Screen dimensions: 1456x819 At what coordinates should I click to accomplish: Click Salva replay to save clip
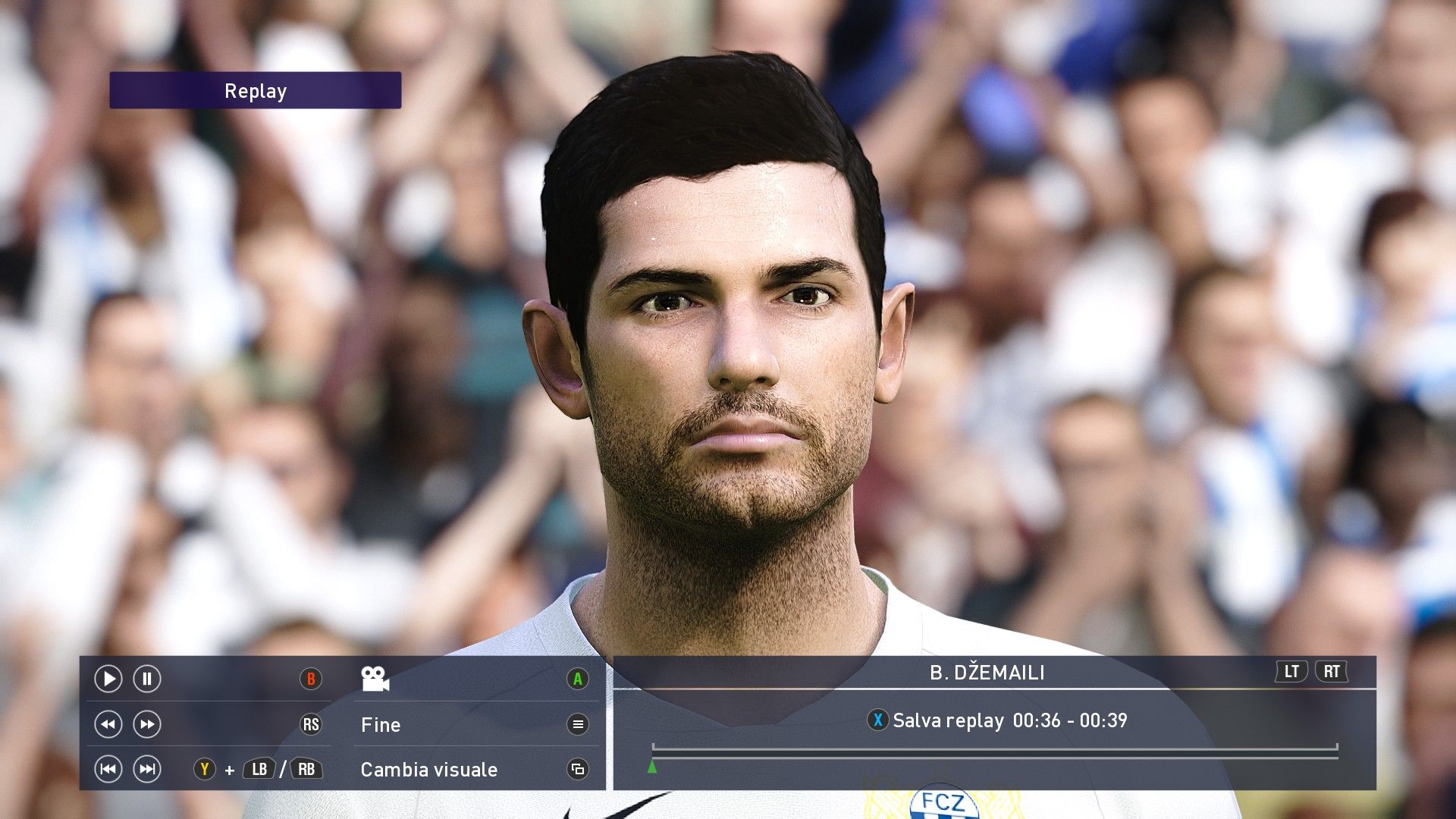pos(948,720)
